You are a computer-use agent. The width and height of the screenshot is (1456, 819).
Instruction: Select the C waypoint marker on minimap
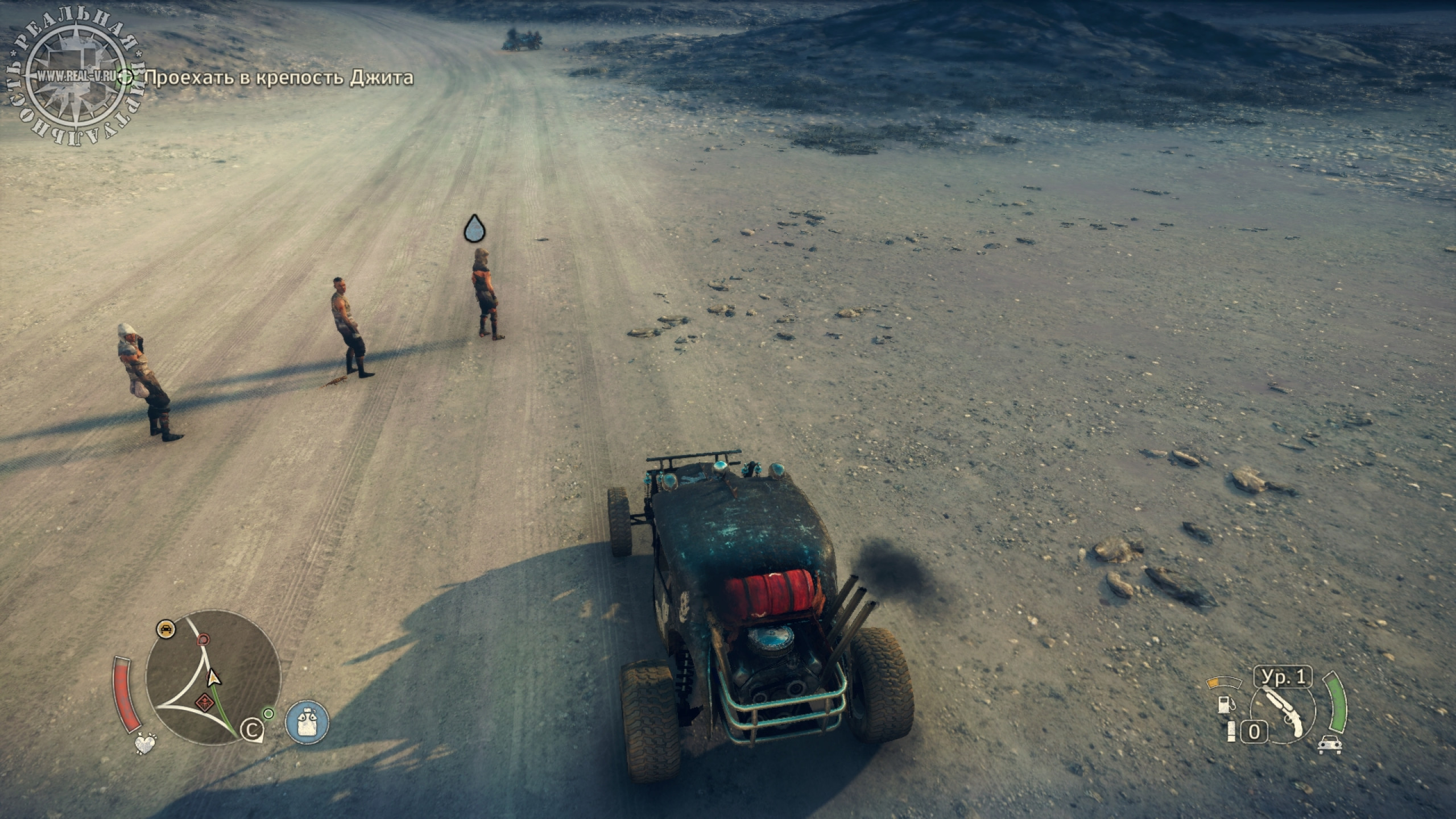pos(249,730)
